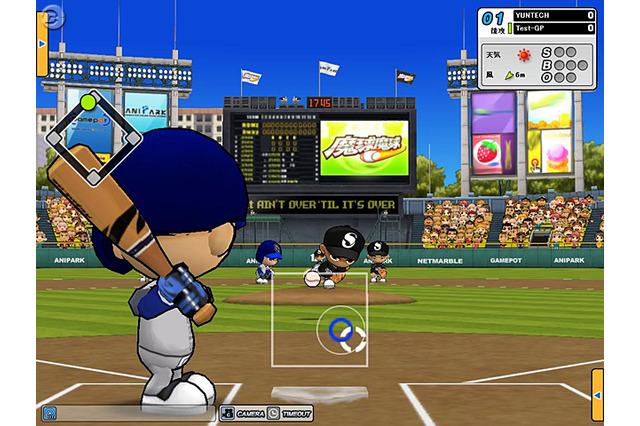Expand the orange panel tab on right edge
This screenshot has height=426, width=640.
(x=597, y=394)
